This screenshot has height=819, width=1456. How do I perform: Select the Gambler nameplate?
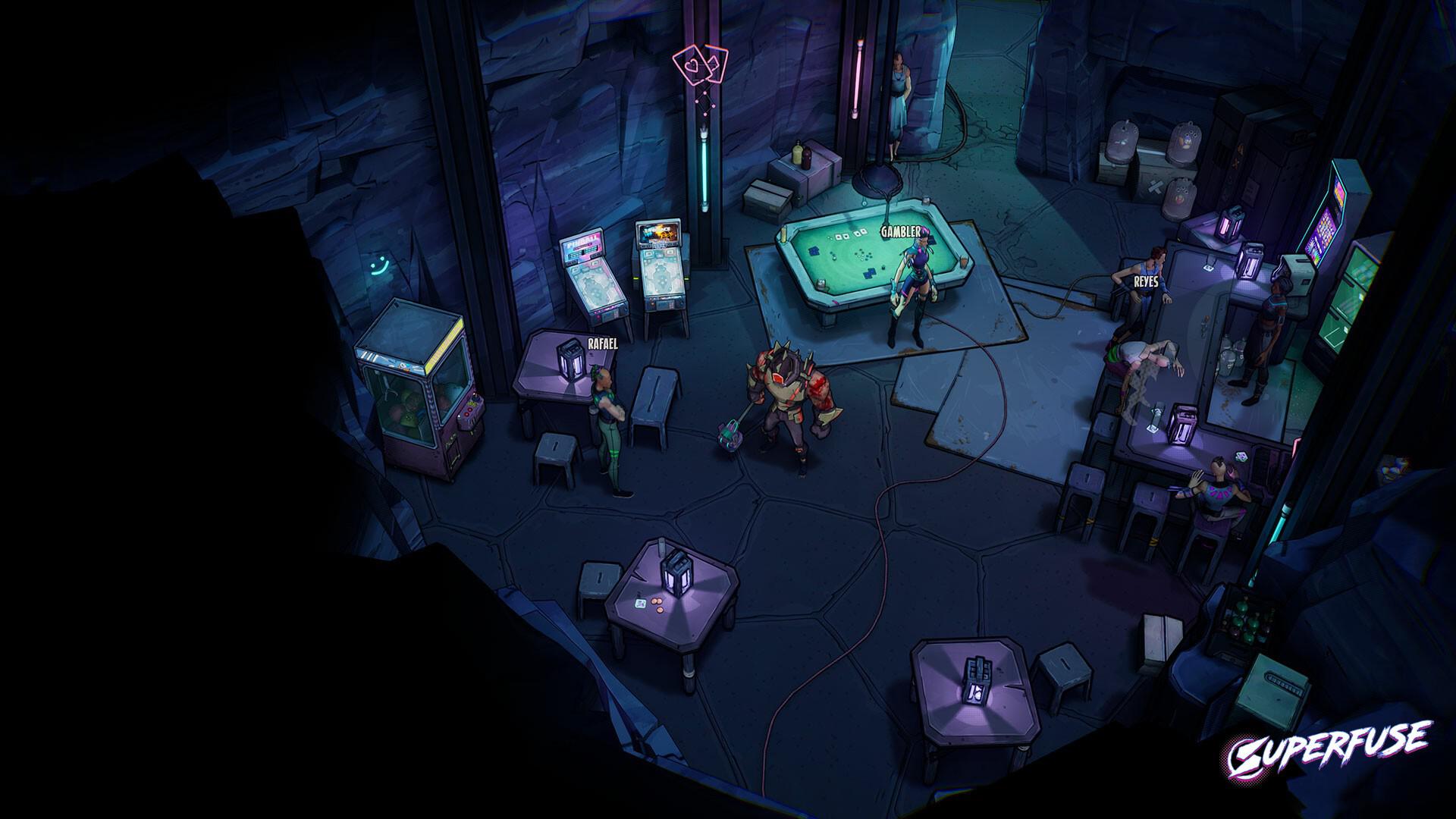click(901, 232)
